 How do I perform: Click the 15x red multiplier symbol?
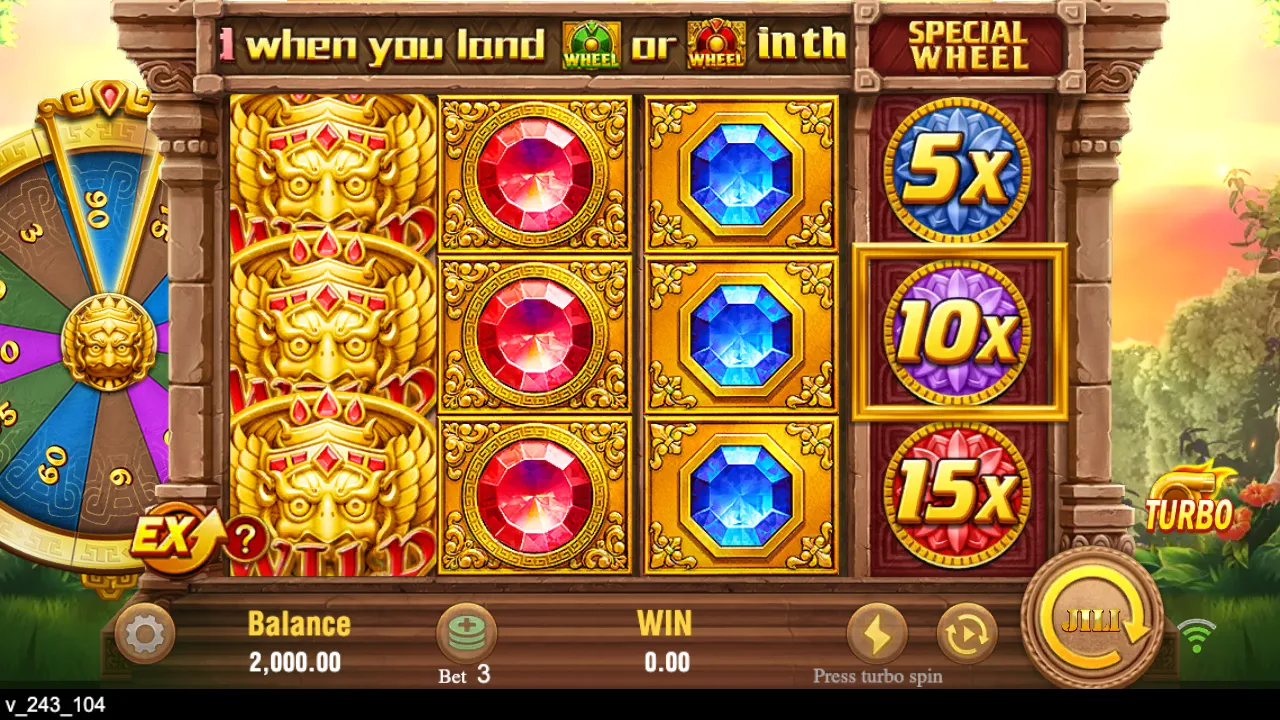tap(962, 490)
